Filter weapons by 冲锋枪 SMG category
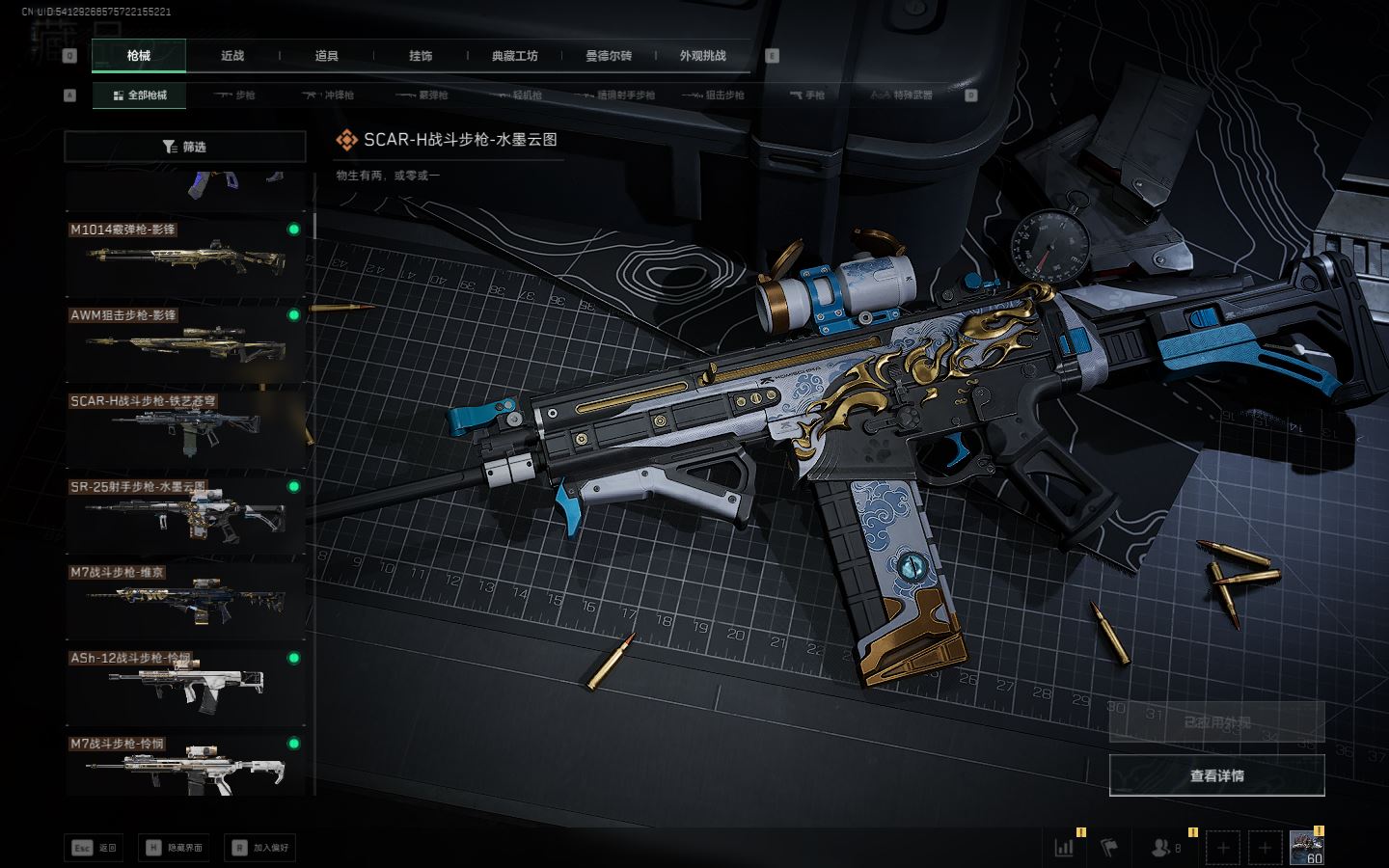The image size is (1389, 868). (328, 95)
